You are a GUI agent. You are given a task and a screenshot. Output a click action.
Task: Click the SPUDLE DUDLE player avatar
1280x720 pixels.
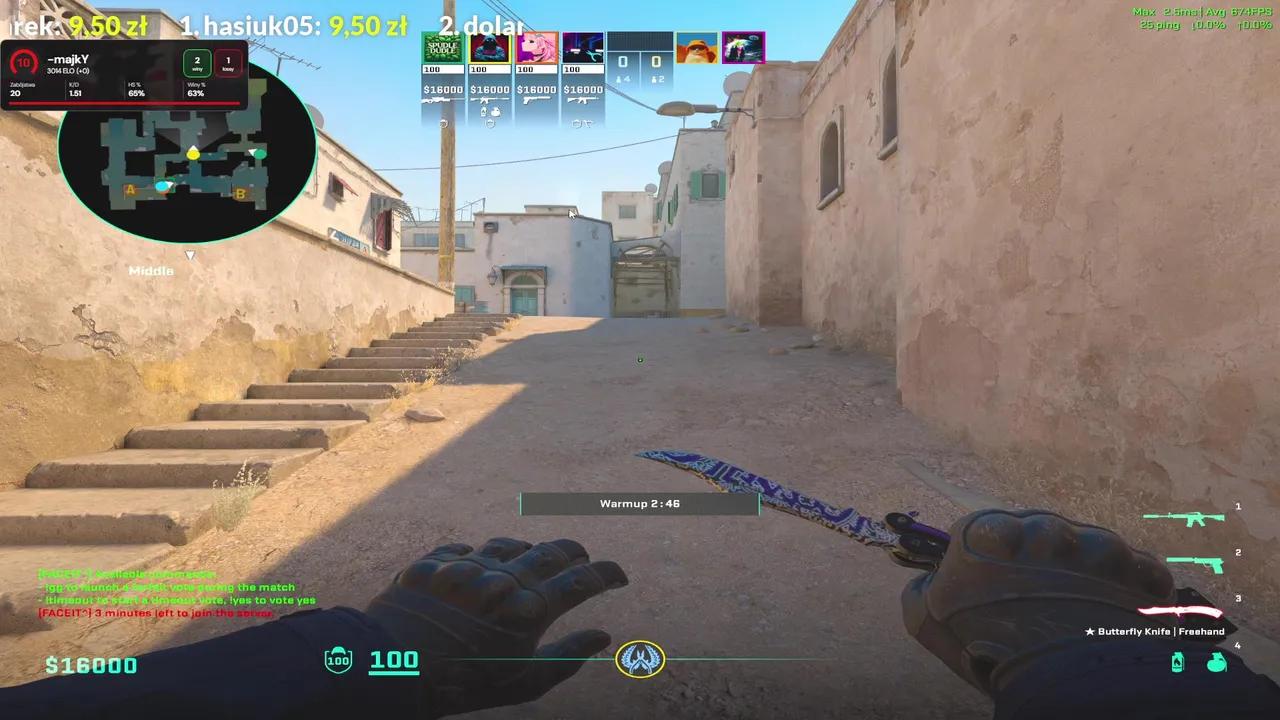coord(442,48)
